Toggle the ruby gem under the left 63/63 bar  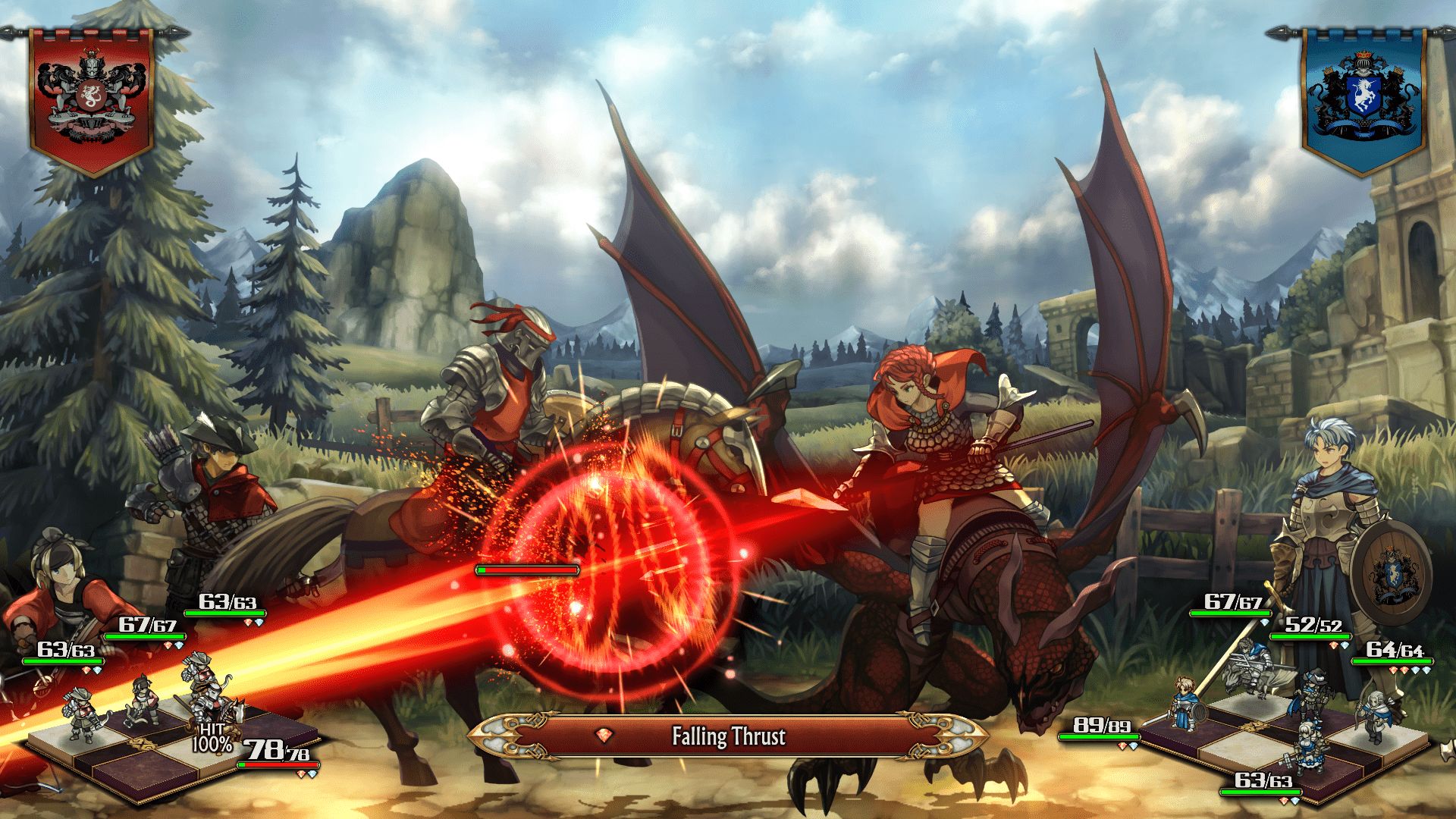coord(86,669)
